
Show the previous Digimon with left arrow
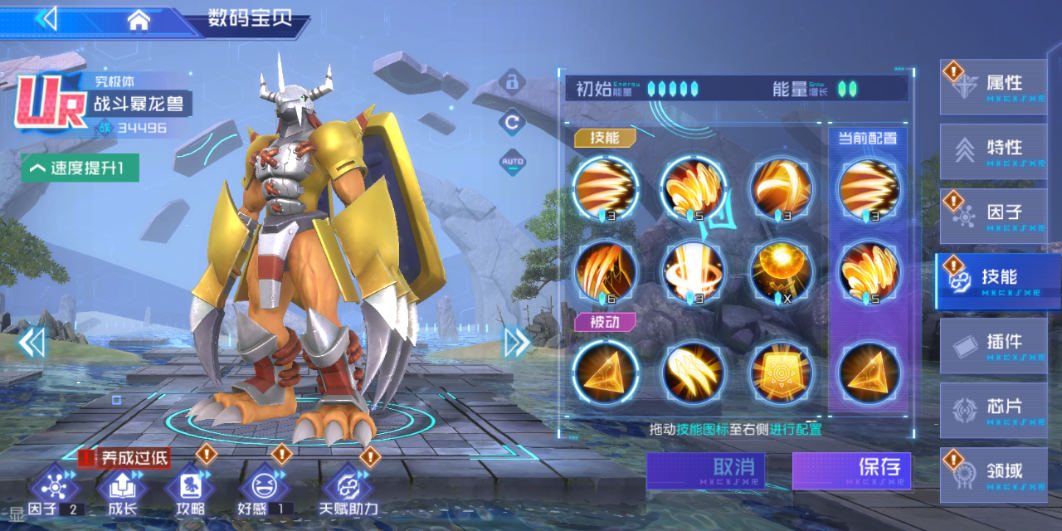32,342
